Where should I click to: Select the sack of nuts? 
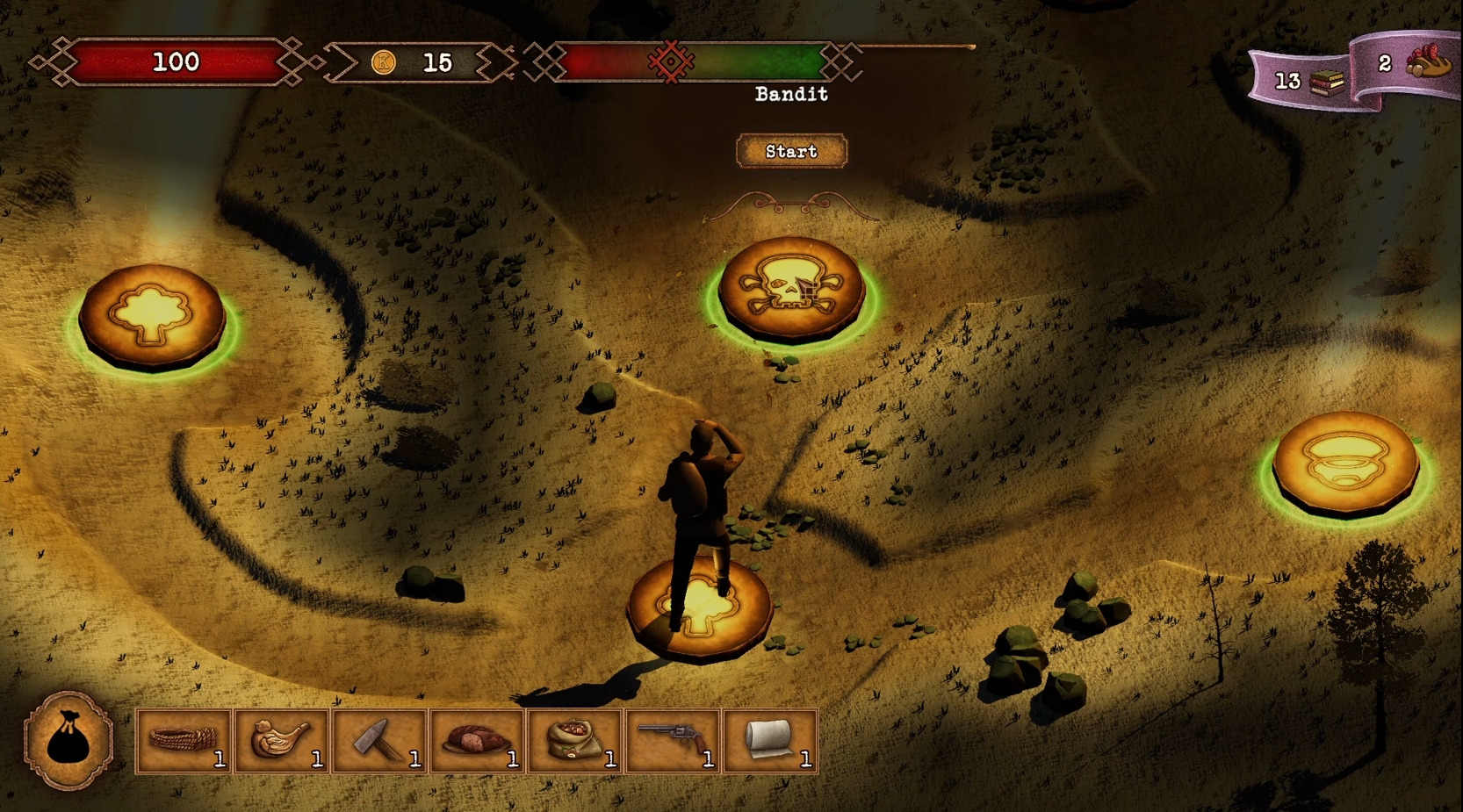coord(575,742)
